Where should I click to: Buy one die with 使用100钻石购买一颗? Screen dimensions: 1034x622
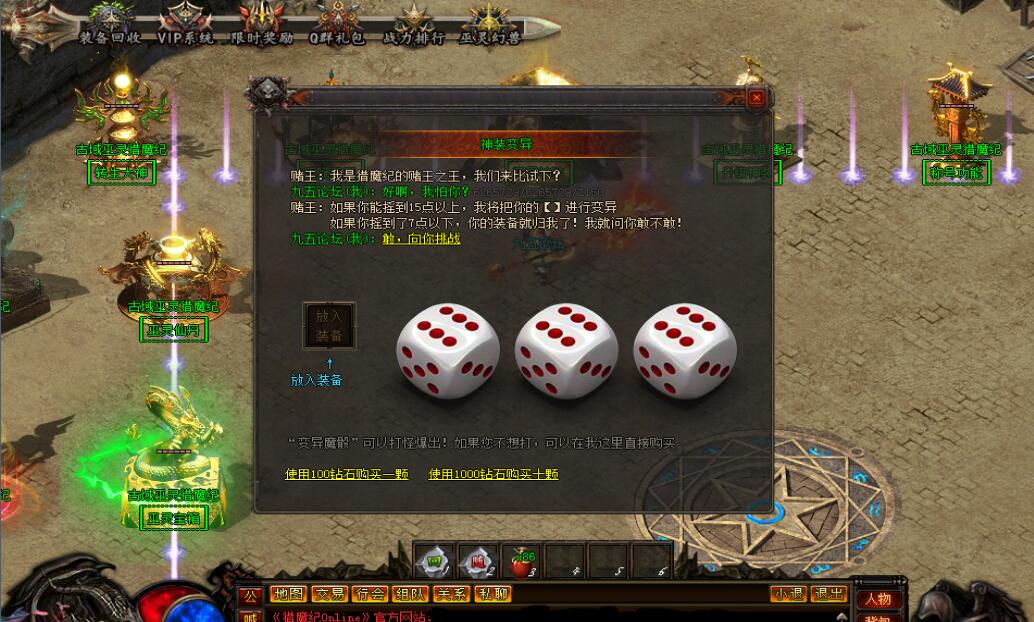(x=346, y=474)
